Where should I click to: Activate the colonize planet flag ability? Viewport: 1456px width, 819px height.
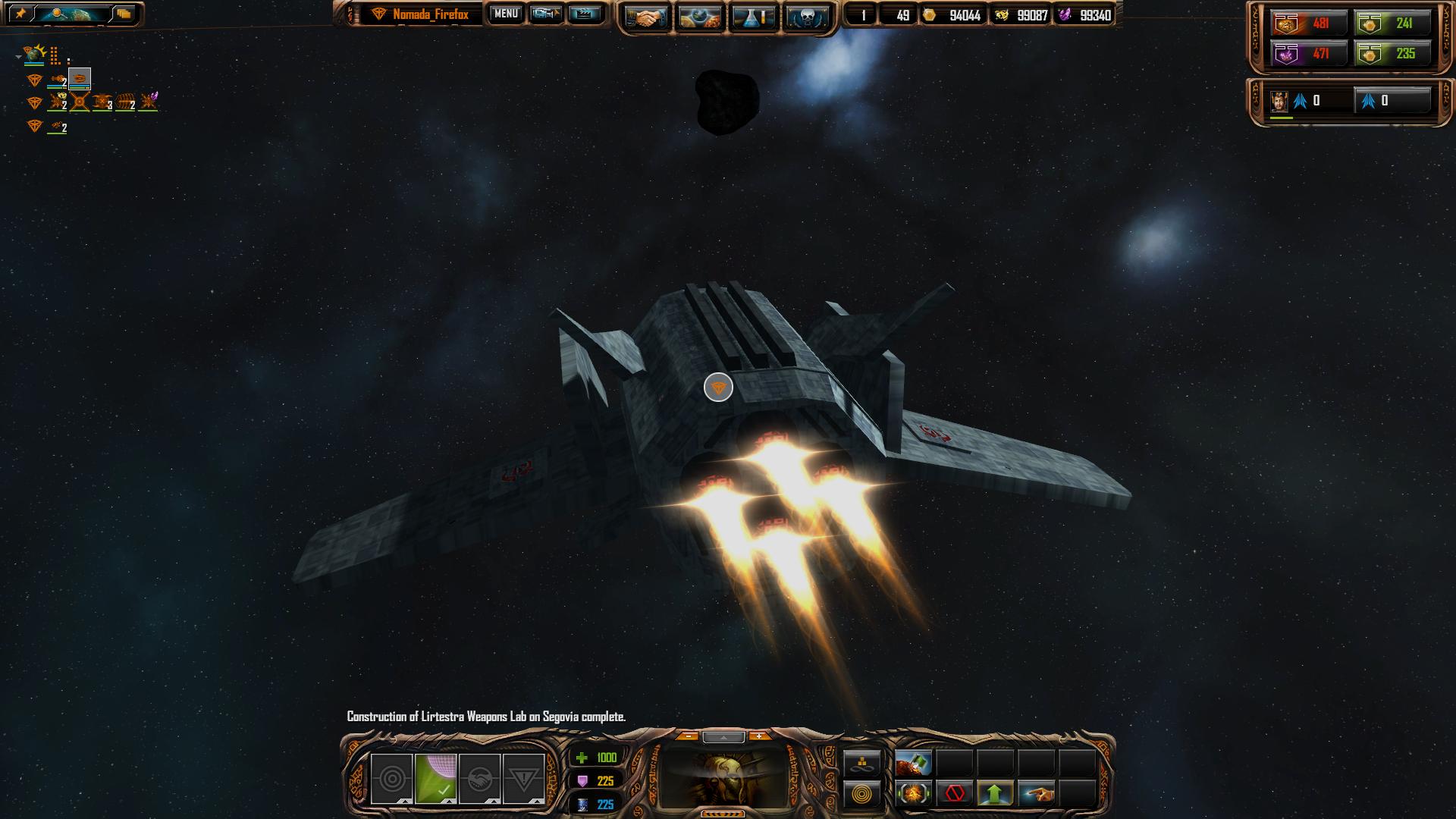[913, 762]
